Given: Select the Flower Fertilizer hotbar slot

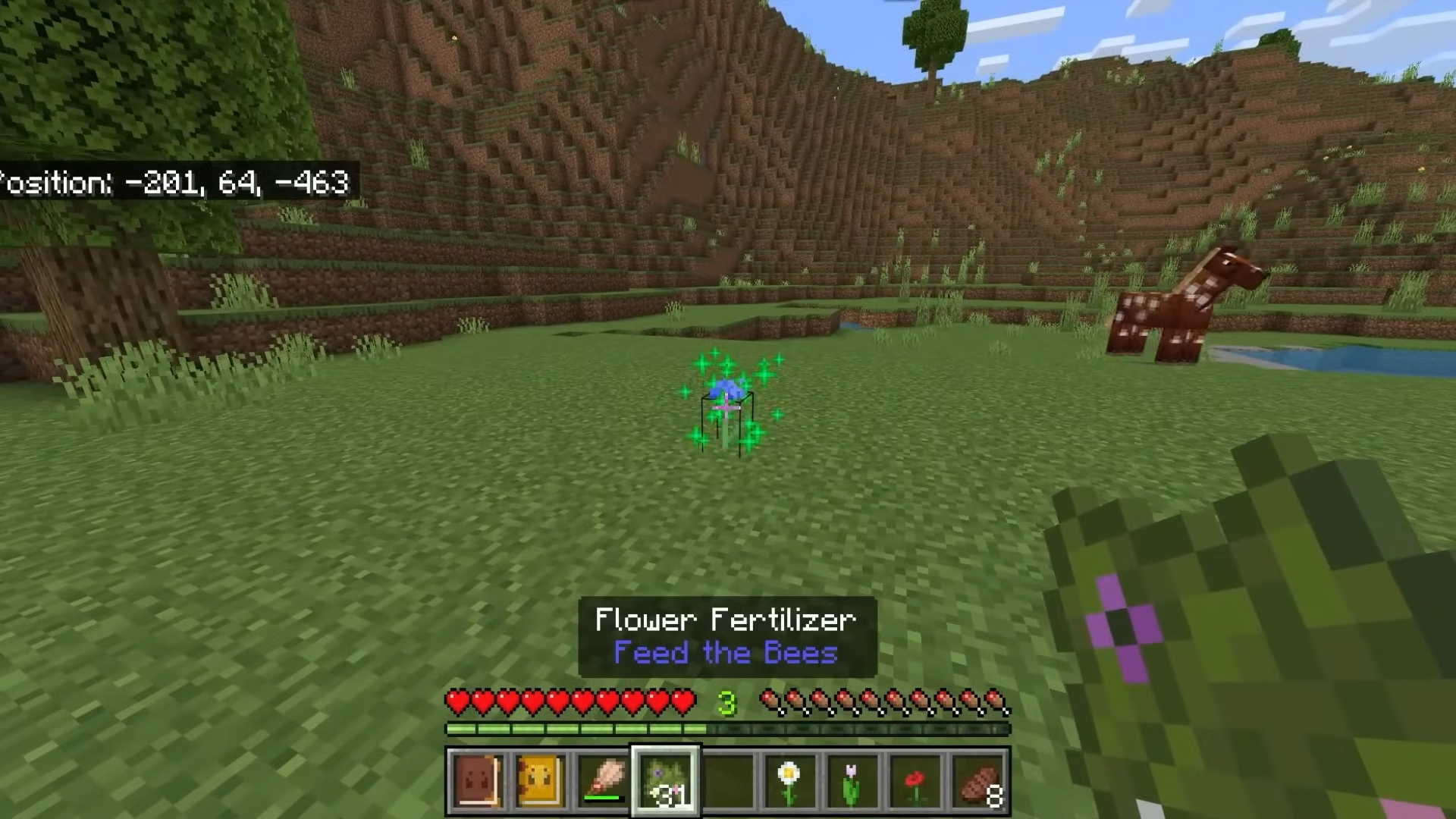Looking at the screenshot, I should pos(665,781).
